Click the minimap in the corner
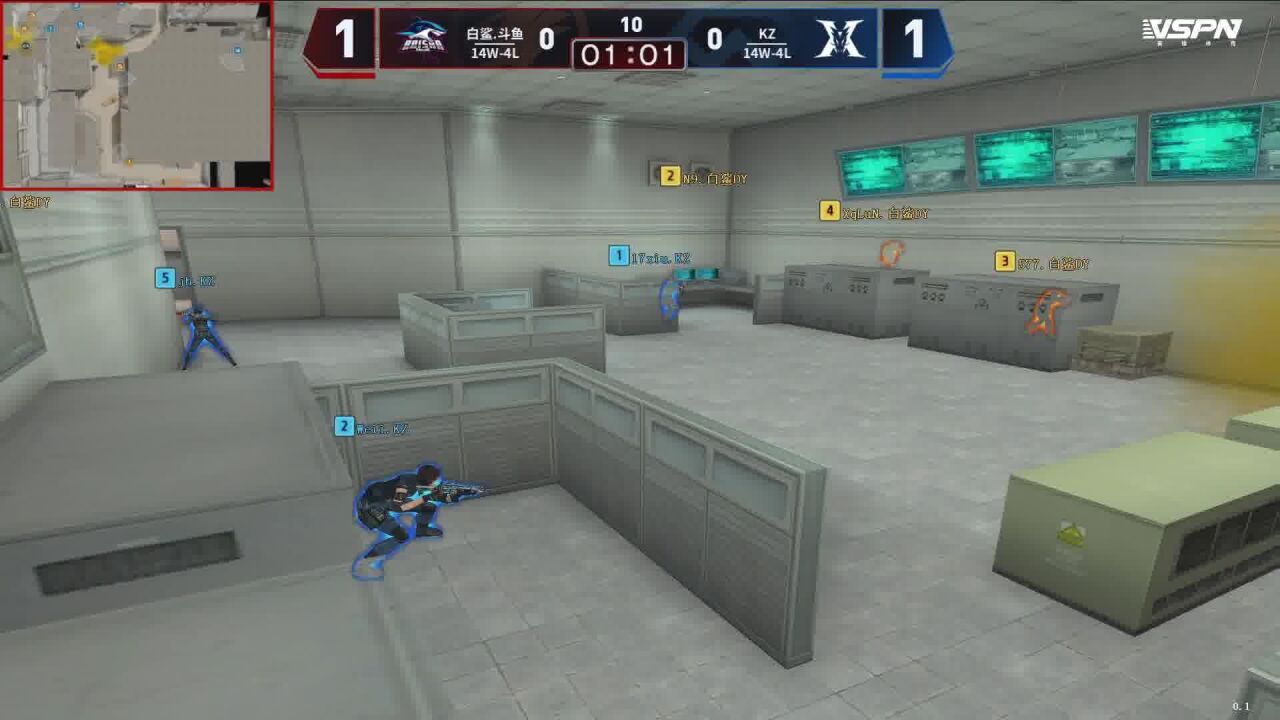1280x720 pixels. point(137,95)
